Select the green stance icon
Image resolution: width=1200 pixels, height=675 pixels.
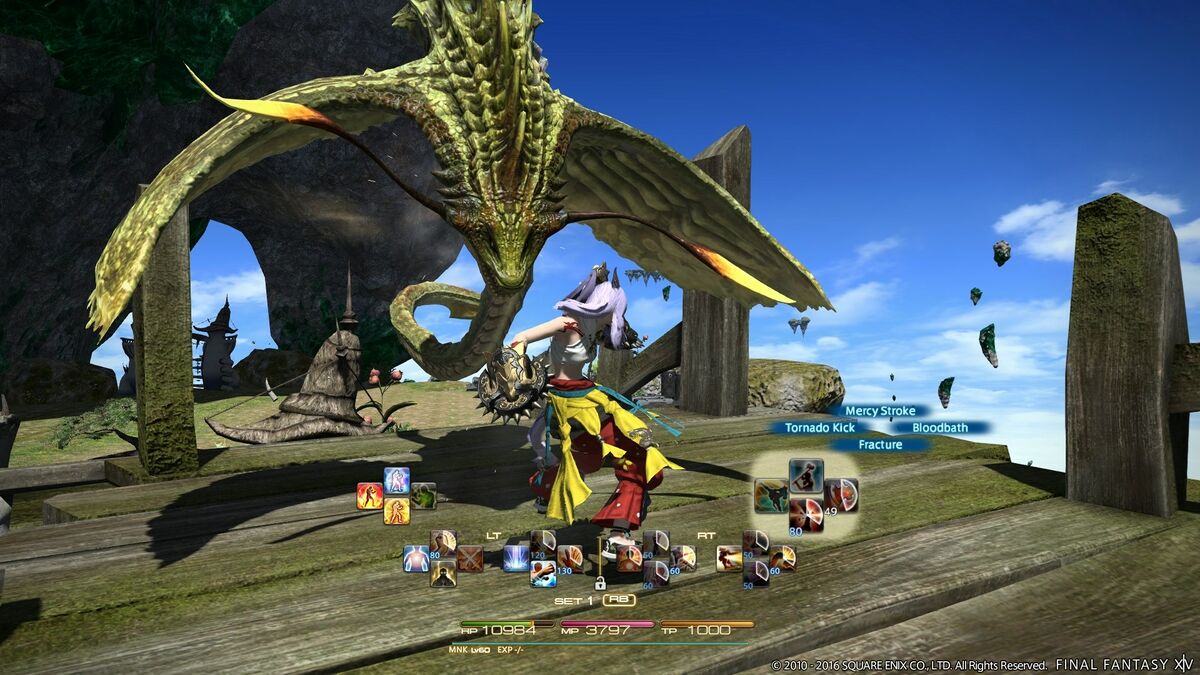point(423,496)
